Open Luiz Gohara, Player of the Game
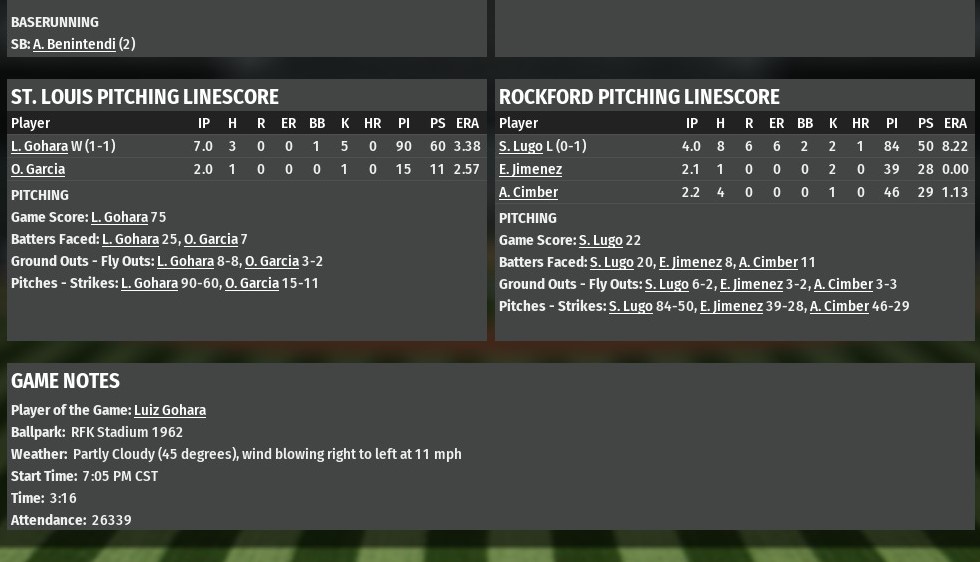Viewport: 980px width, 562px height. point(170,410)
